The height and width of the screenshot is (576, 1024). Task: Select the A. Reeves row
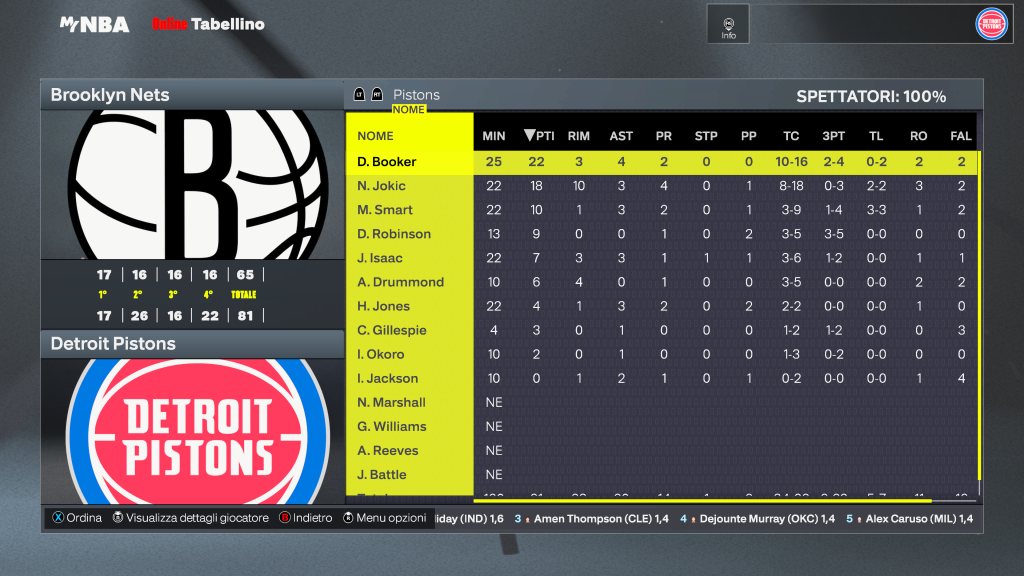tap(388, 450)
